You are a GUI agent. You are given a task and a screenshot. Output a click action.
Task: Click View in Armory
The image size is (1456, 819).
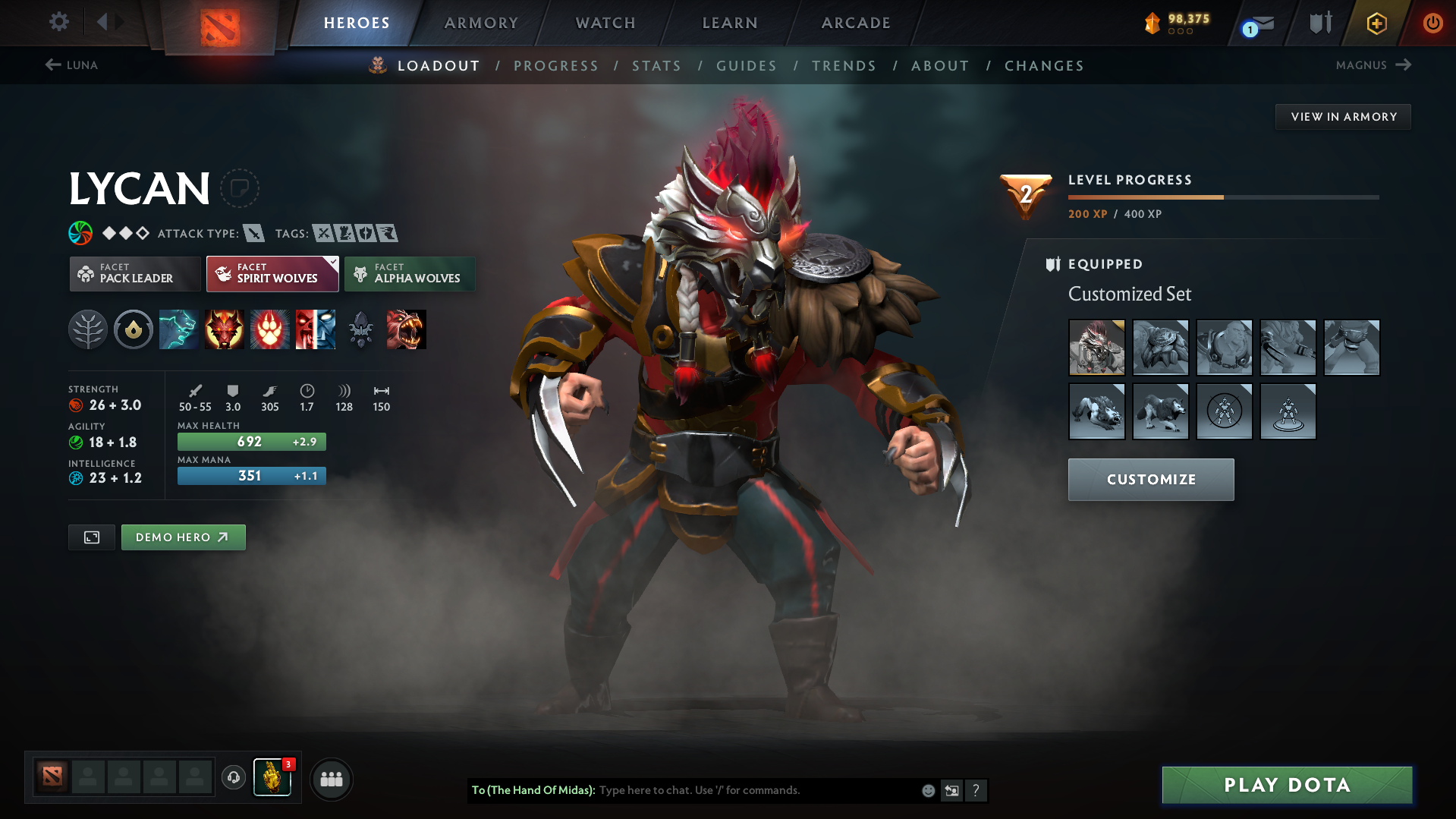(x=1343, y=116)
